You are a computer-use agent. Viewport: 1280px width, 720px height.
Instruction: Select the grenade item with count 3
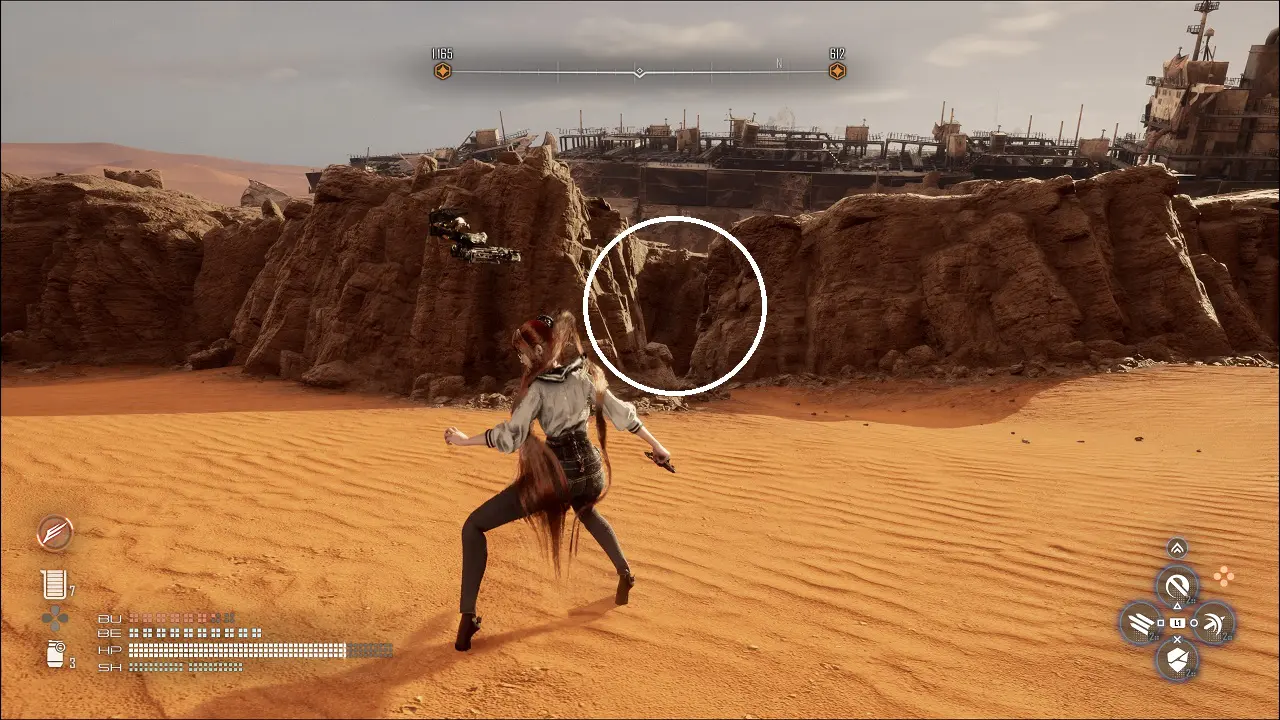(55, 654)
